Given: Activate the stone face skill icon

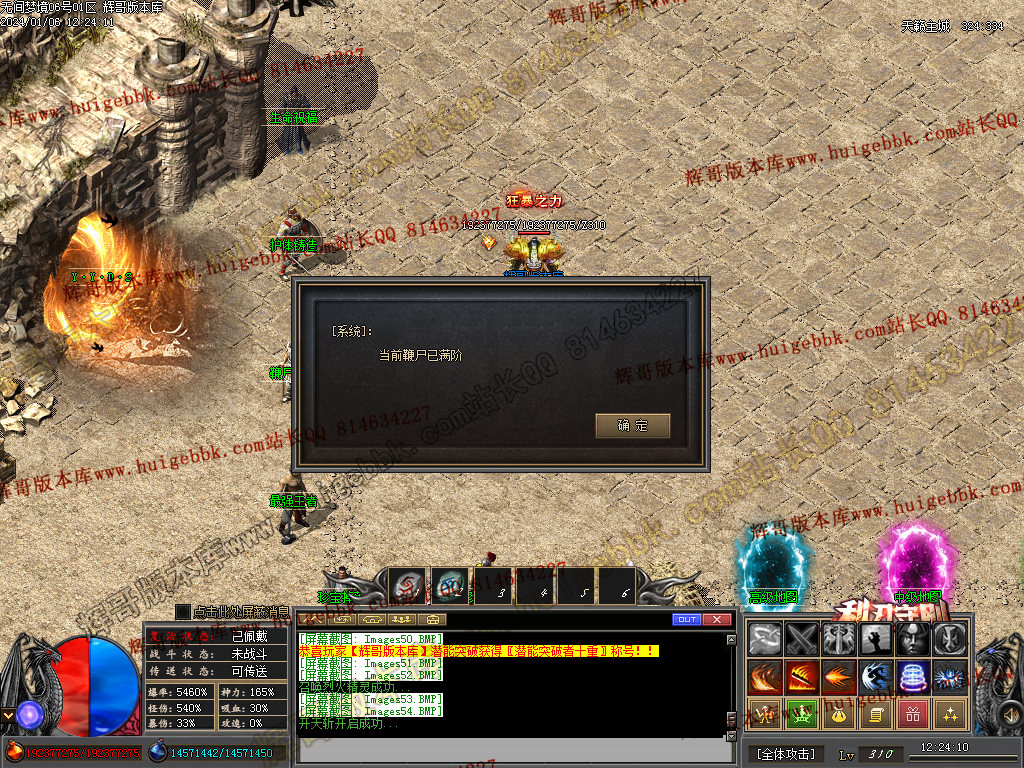Looking at the screenshot, I should 912,639.
